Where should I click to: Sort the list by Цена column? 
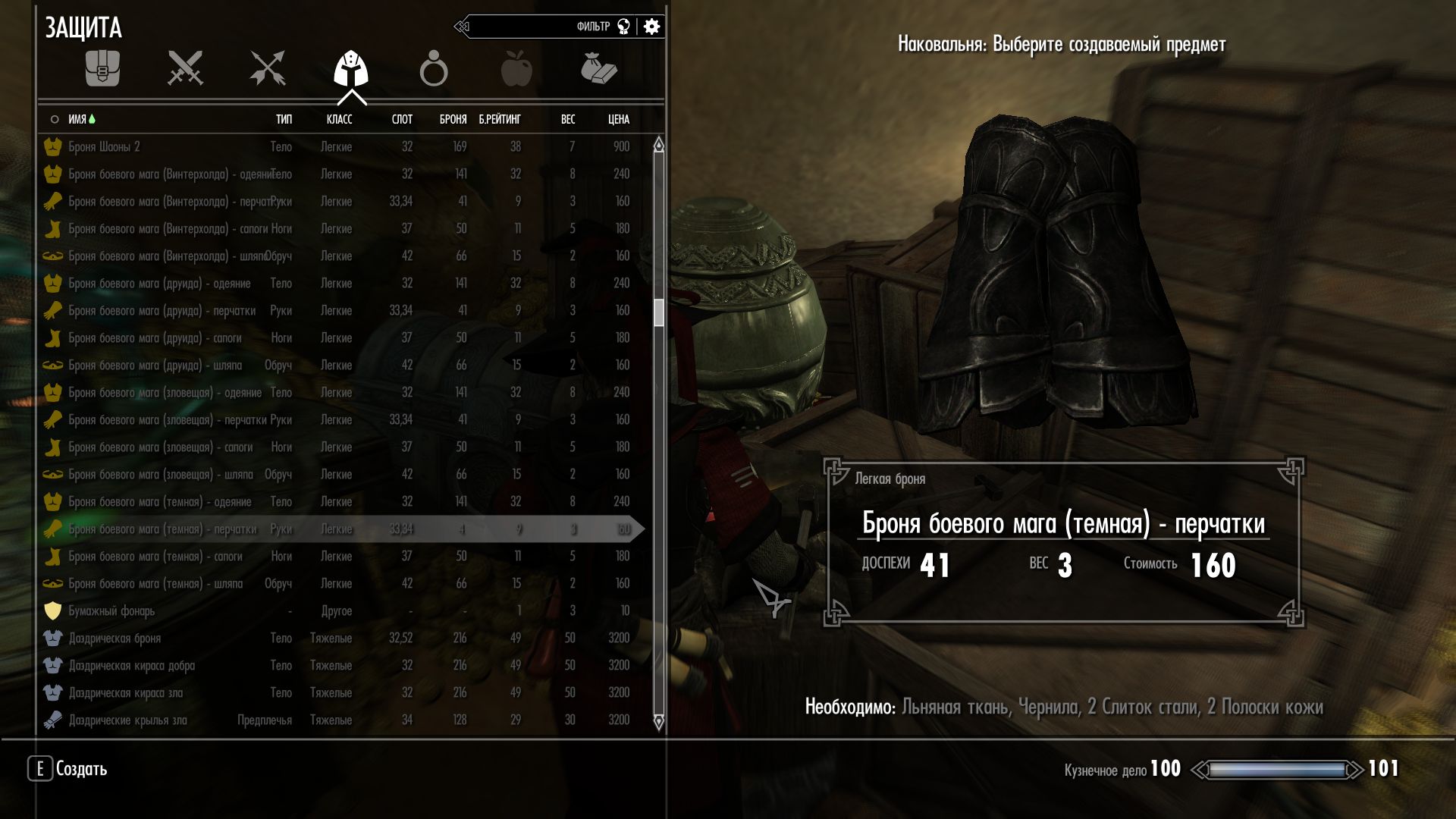pyautogui.click(x=618, y=119)
